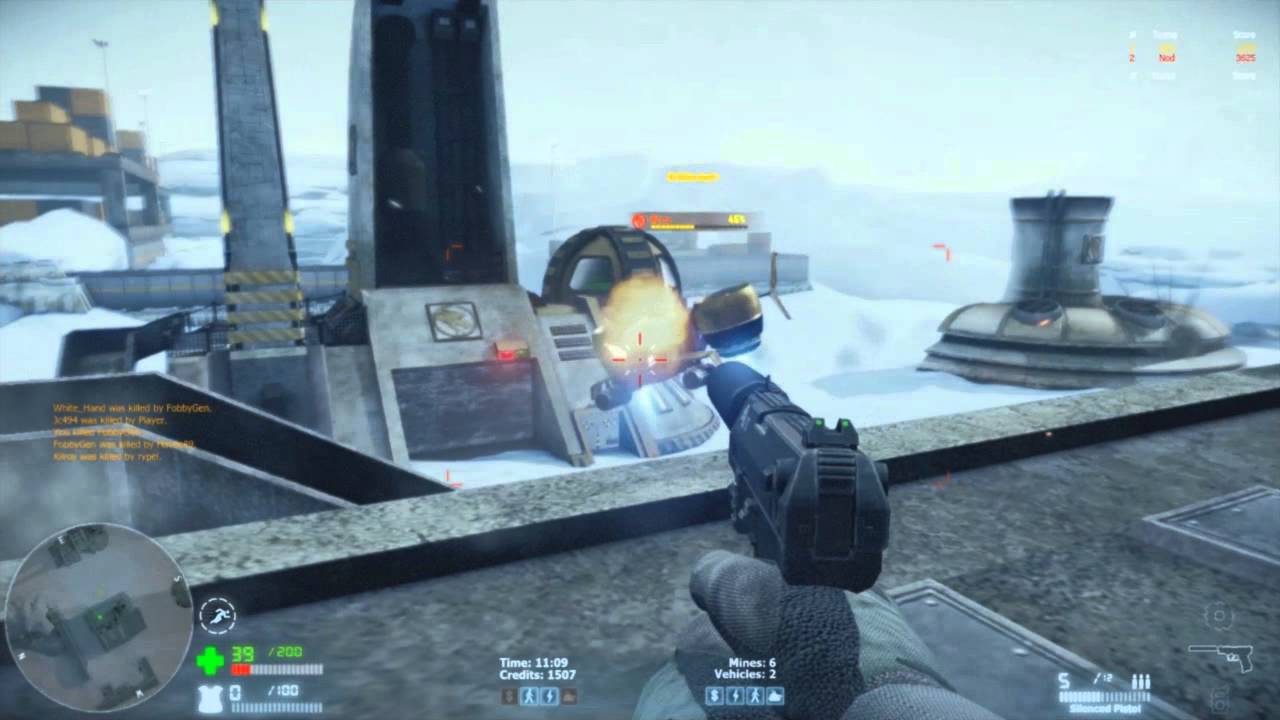Select the infantry soldier purchase icon

(x=755, y=697)
